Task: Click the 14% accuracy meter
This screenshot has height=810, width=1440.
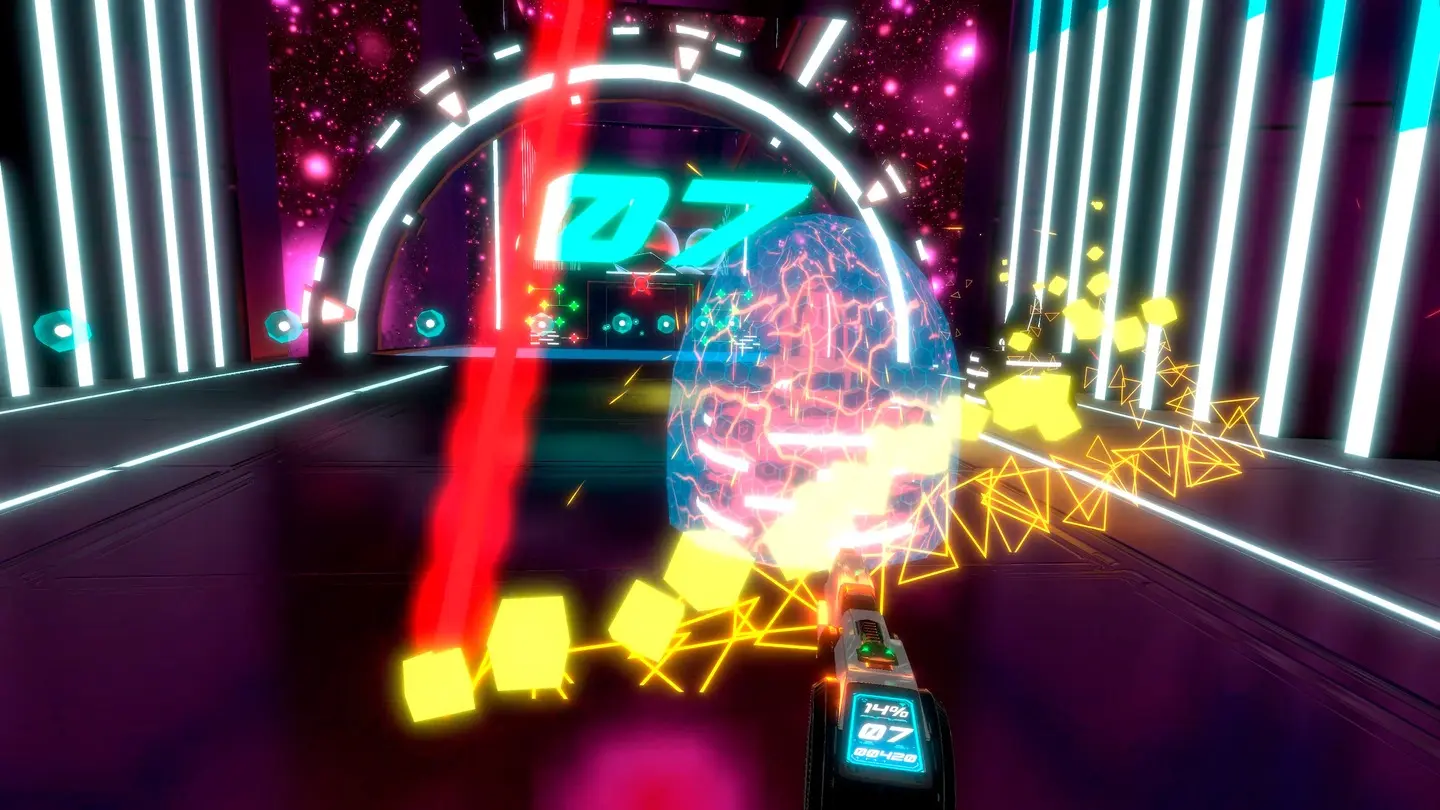Action: coord(886,709)
